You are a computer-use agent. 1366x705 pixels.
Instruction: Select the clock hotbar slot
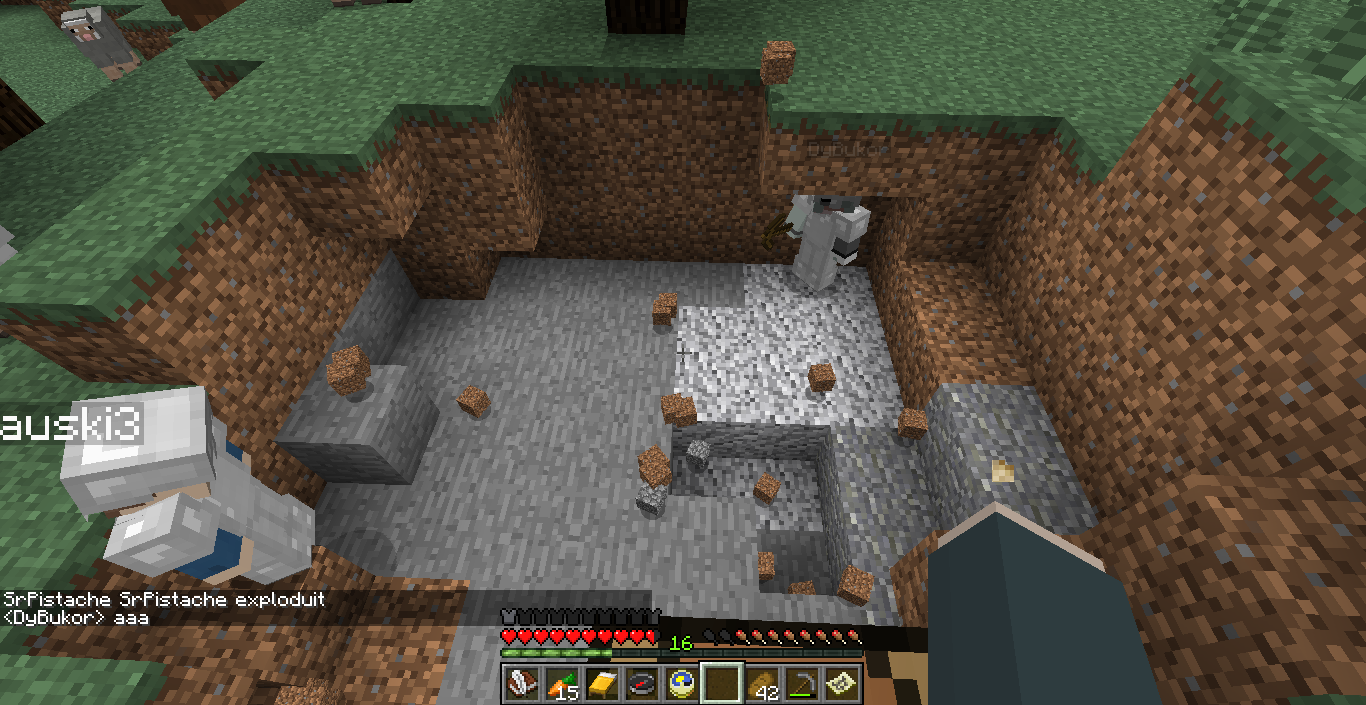[x=682, y=683]
